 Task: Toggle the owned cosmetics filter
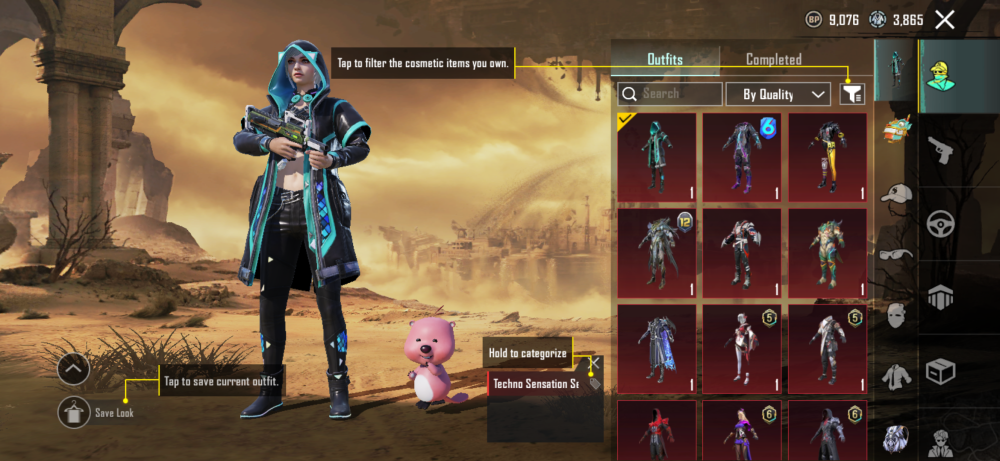click(x=852, y=94)
